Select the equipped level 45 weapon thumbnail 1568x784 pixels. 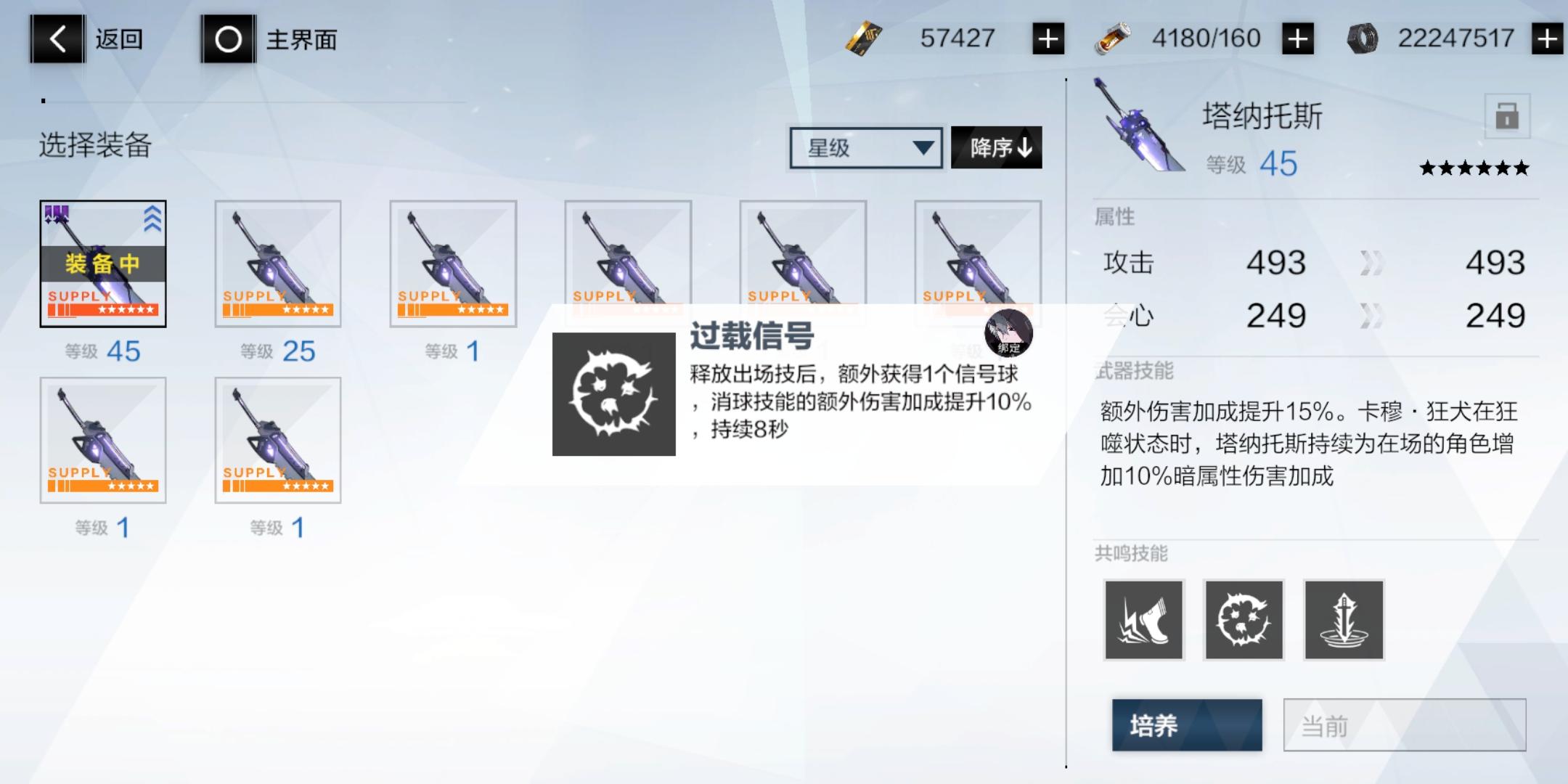(x=104, y=263)
